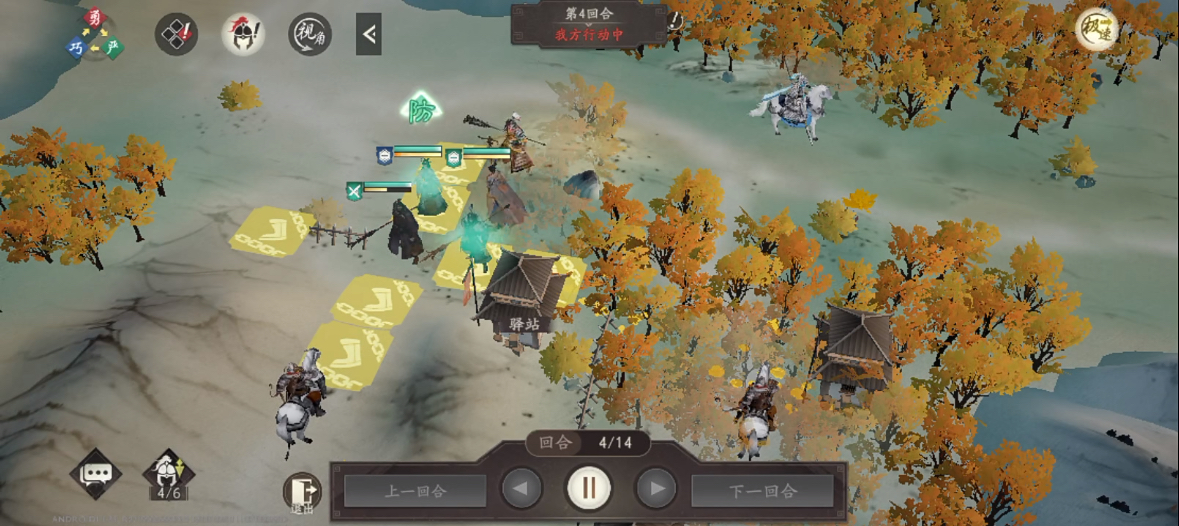The width and height of the screenshot is (1179, 526).
Task: Open the 勇巧严 counter triangle icon
Action: coord(96,34)
